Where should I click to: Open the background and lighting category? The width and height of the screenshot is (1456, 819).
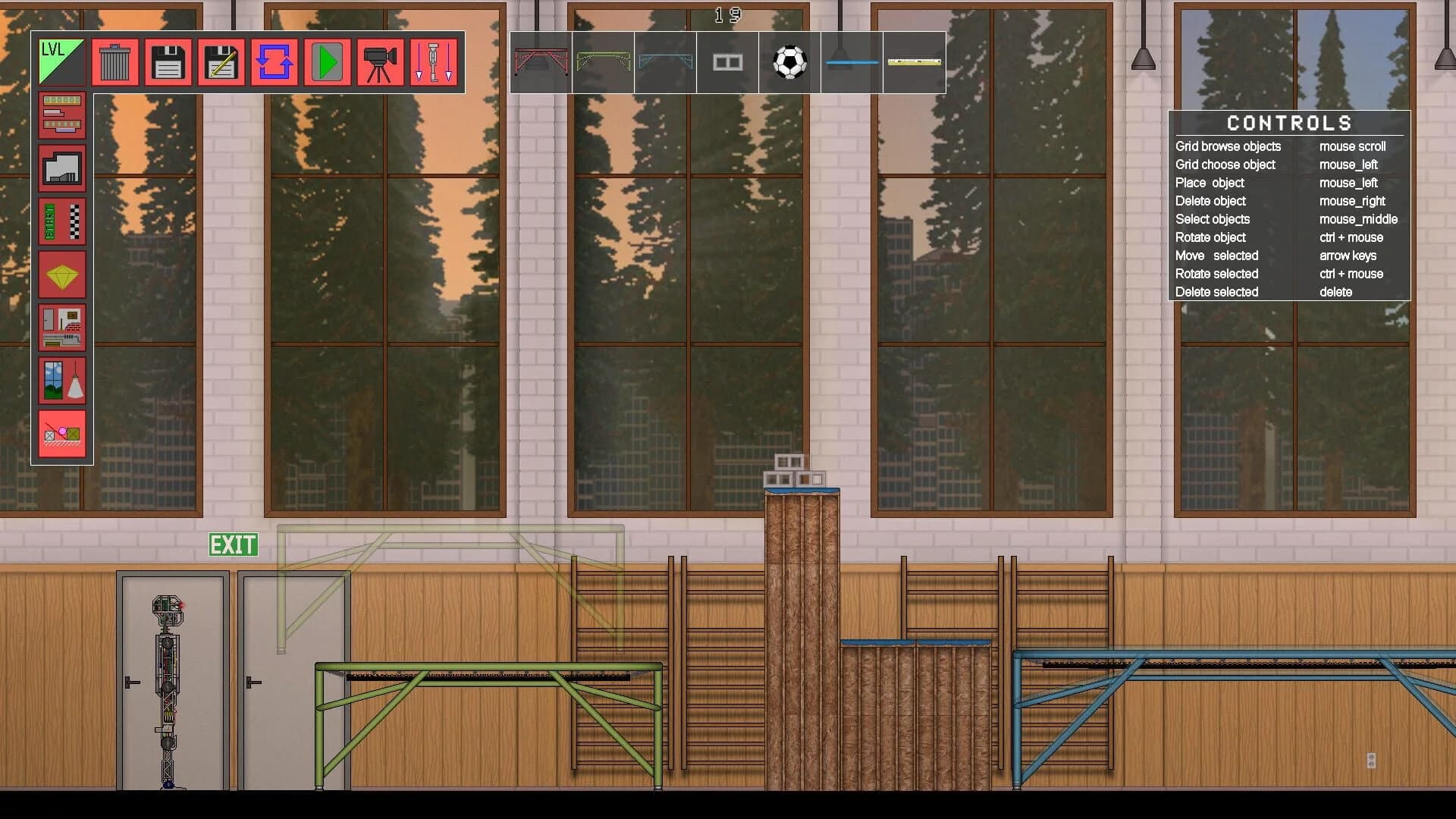tap(62, 381)
